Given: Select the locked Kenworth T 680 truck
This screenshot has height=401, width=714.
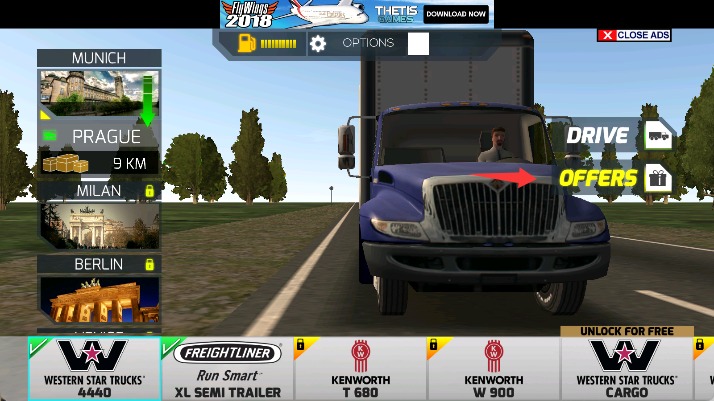Looking at the screenshot, I should [360, 368].
